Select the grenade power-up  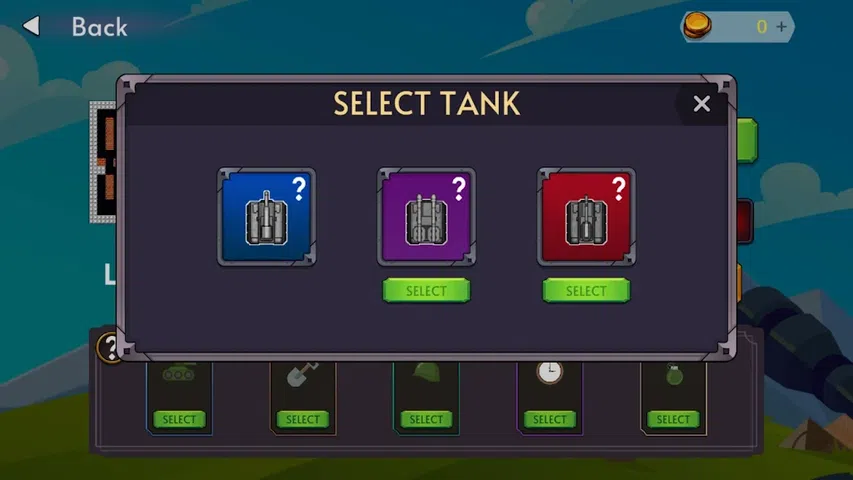(x=673, y=419)
